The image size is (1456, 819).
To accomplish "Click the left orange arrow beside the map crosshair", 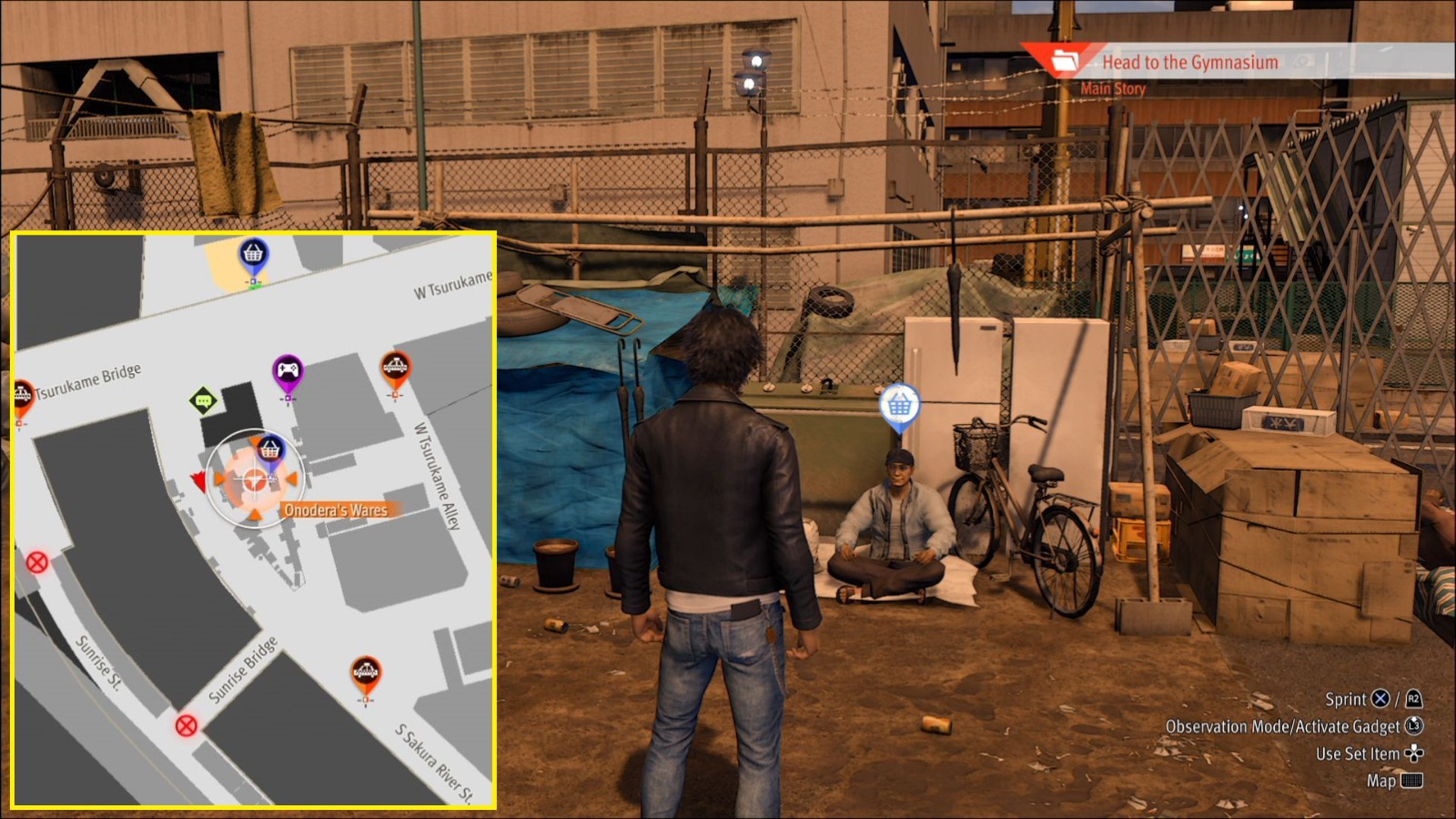I will [219, 479].
